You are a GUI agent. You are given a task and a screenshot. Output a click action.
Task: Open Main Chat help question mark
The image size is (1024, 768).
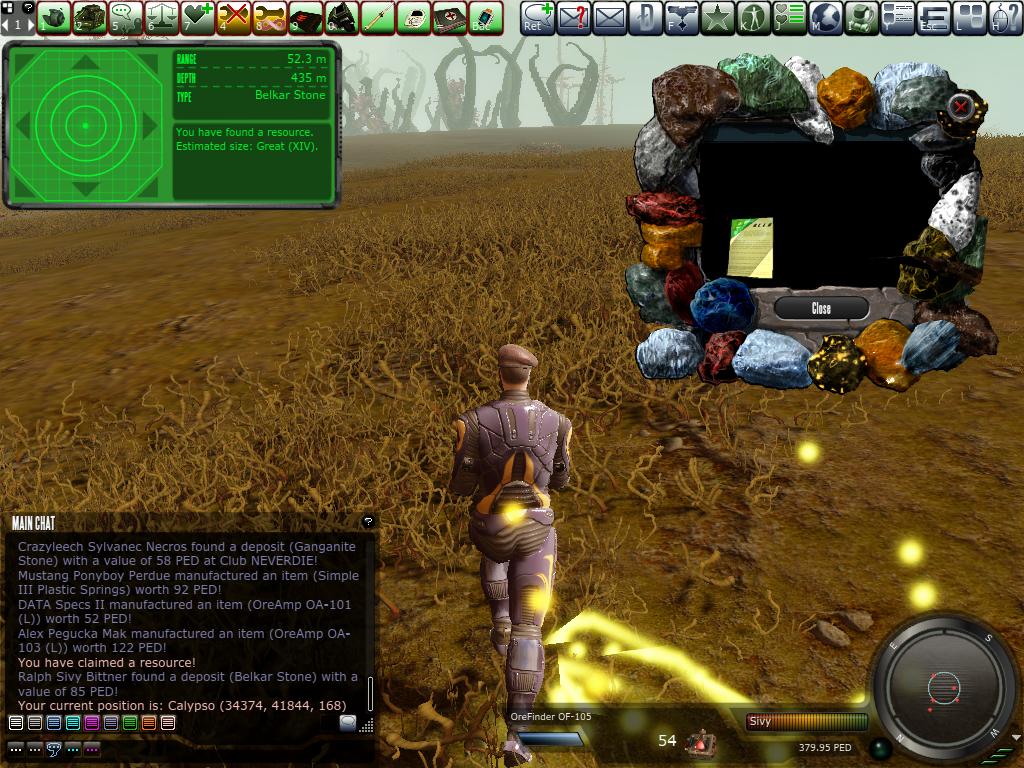pyautogui.click(x=368, y=521)
